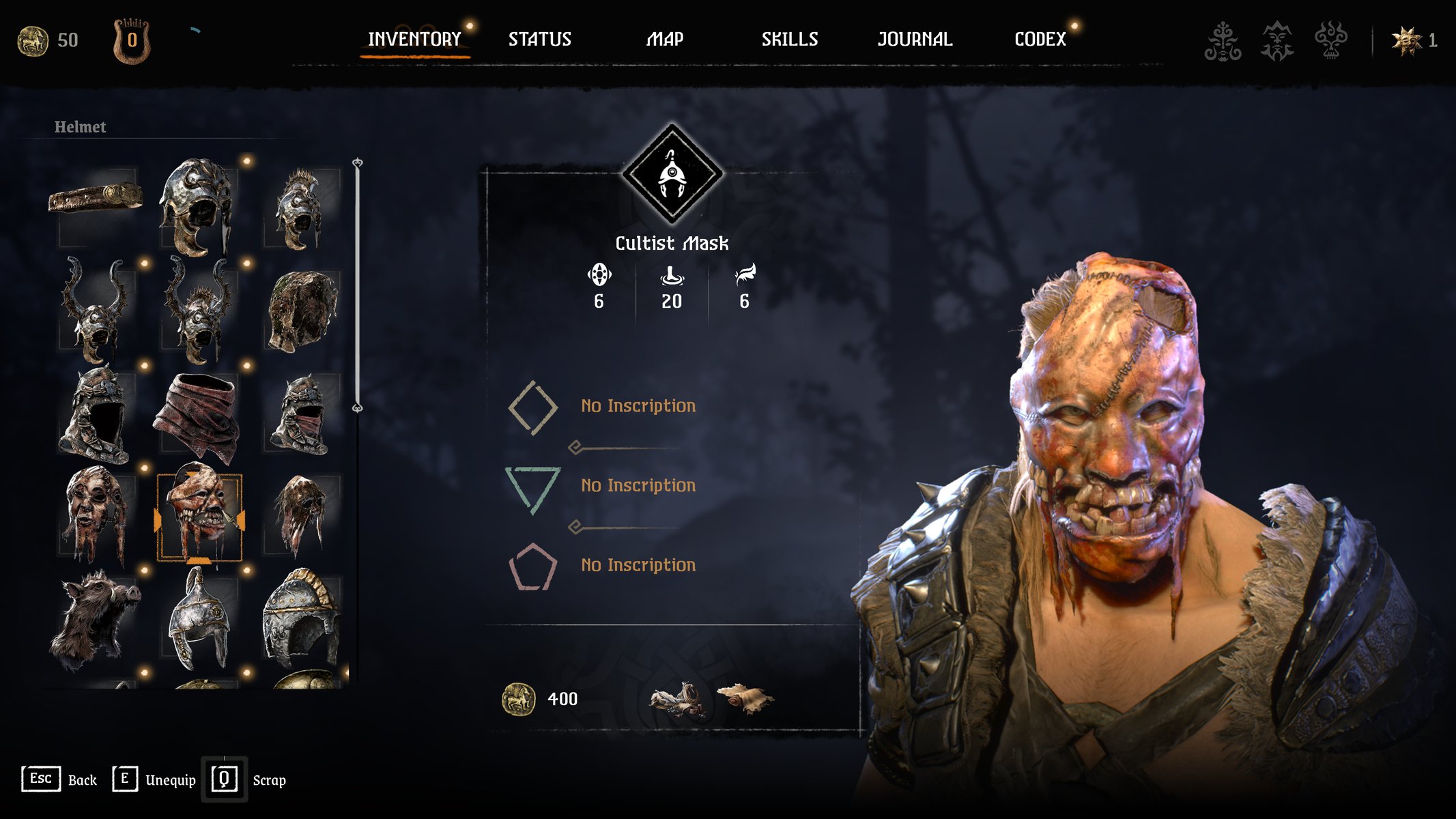Click the helmet list scrollbar
The image size is (1456, 819).
[x=357, y=285]
